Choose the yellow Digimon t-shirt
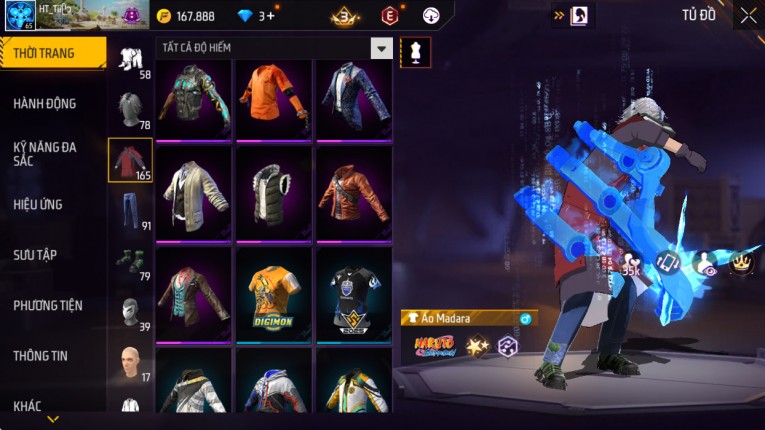The image size is (765, 430). point(274,292)
